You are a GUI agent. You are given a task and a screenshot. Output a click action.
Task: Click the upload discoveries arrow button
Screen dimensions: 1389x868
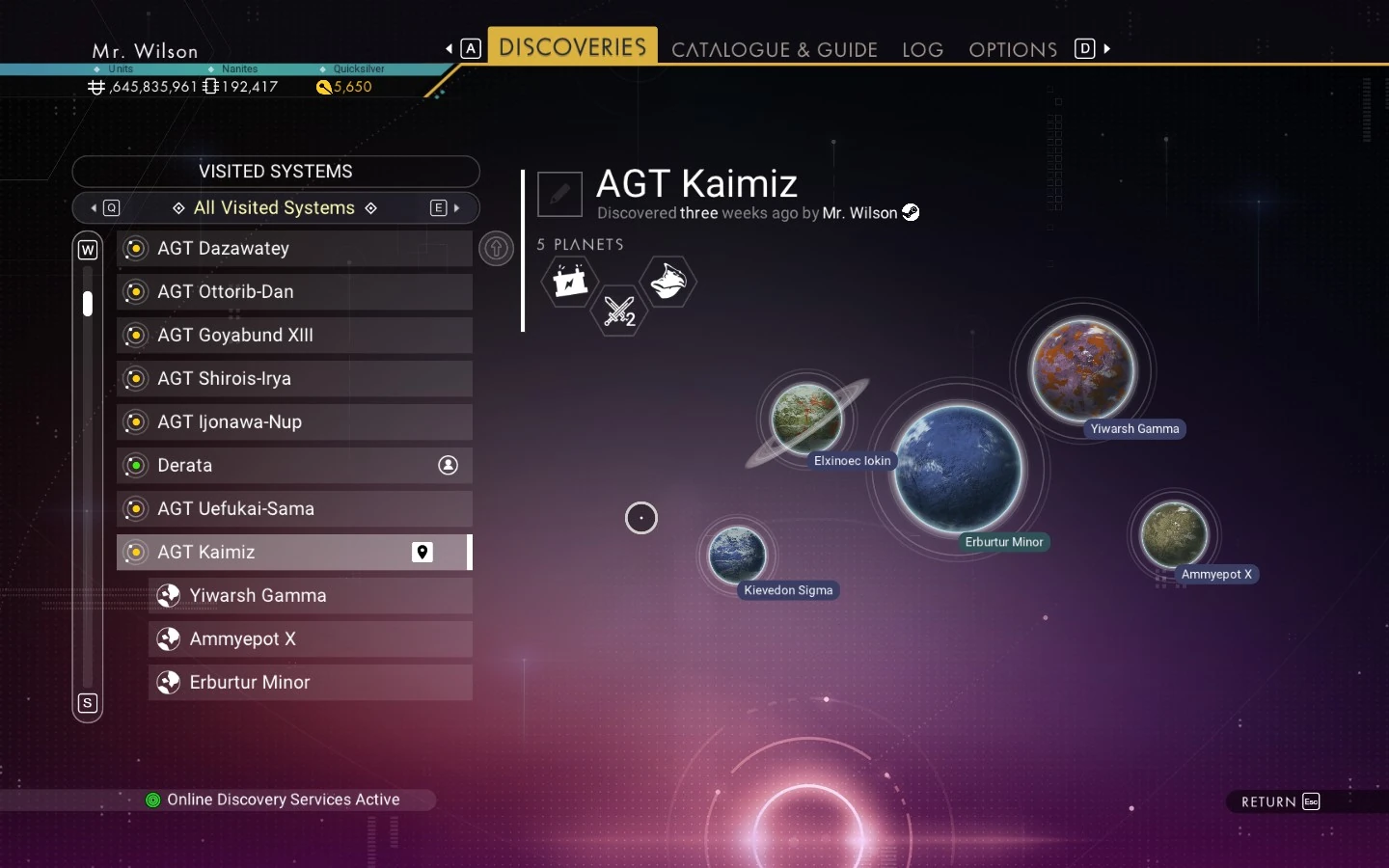point(496,249)
